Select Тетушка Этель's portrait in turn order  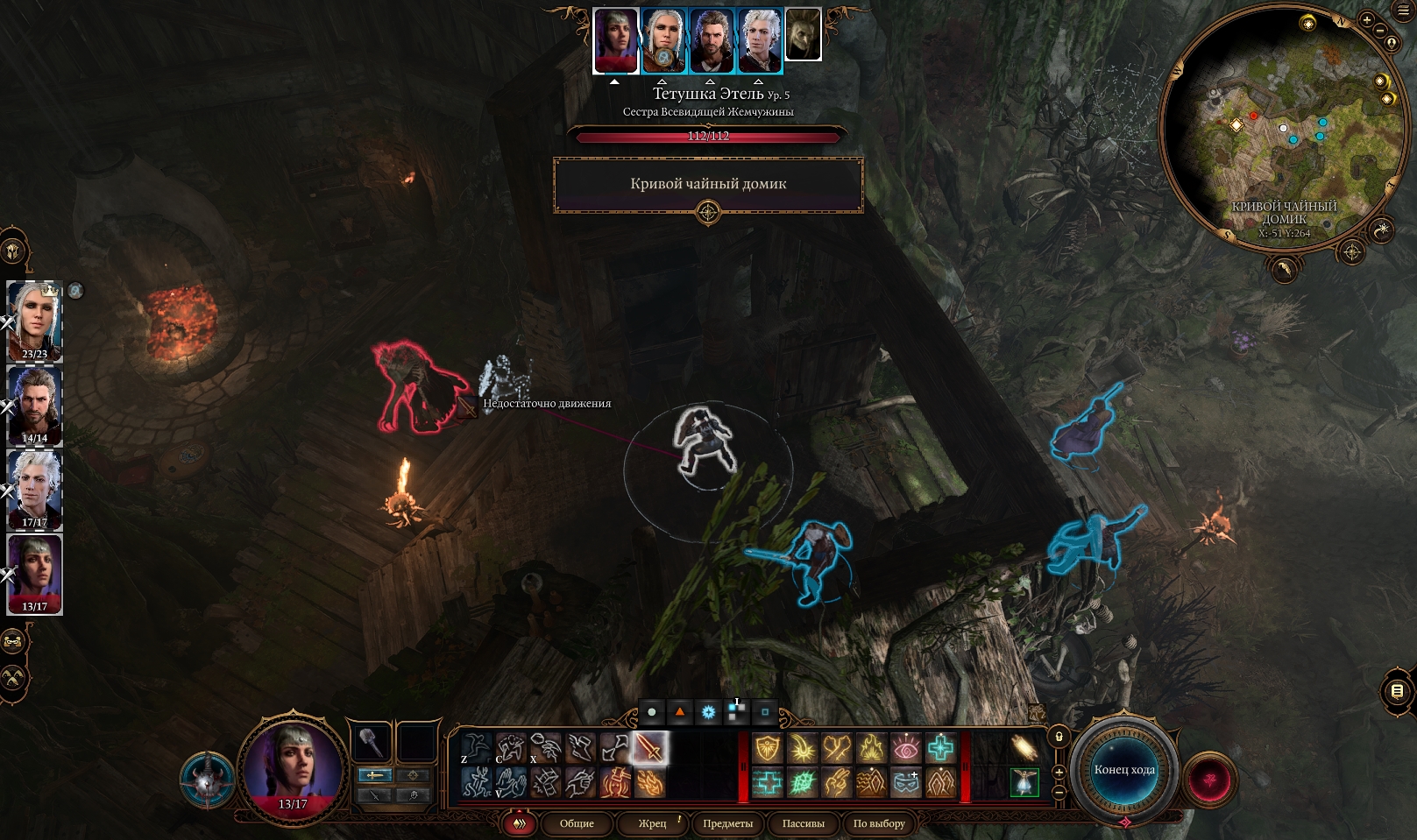[615, 39]
